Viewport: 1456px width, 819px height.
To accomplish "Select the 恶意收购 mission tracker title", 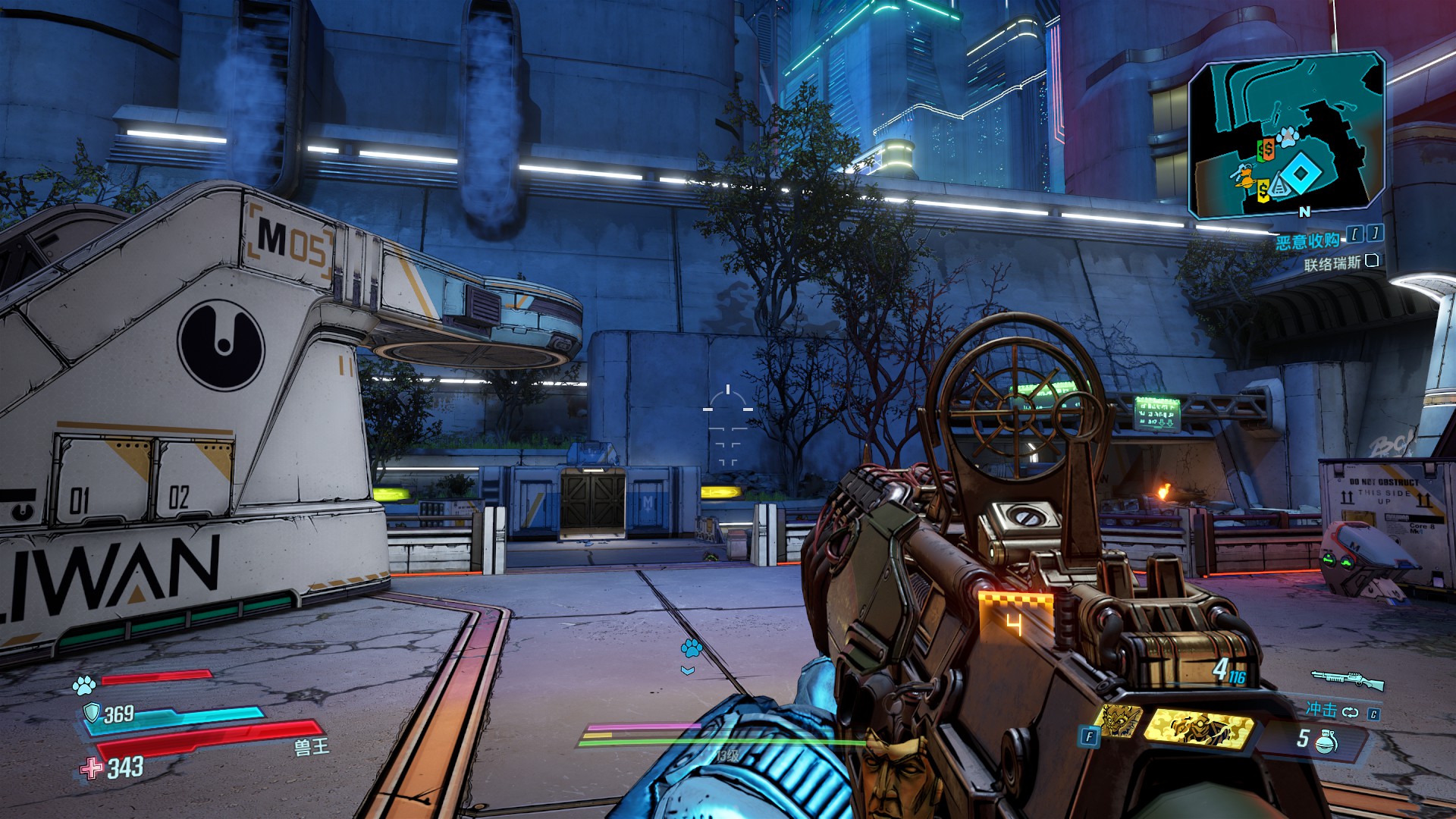I will (1307, 241).
